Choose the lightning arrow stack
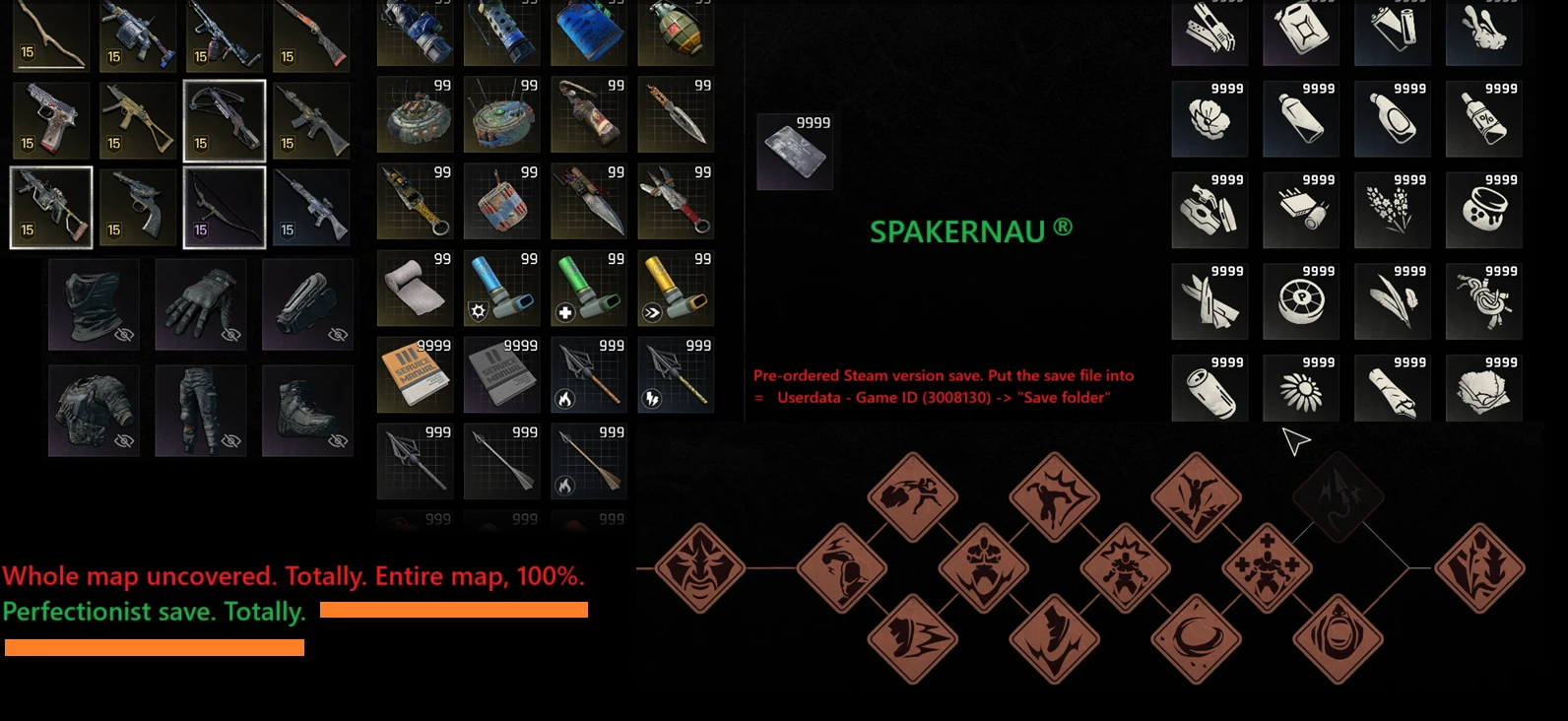 (676, 375)
